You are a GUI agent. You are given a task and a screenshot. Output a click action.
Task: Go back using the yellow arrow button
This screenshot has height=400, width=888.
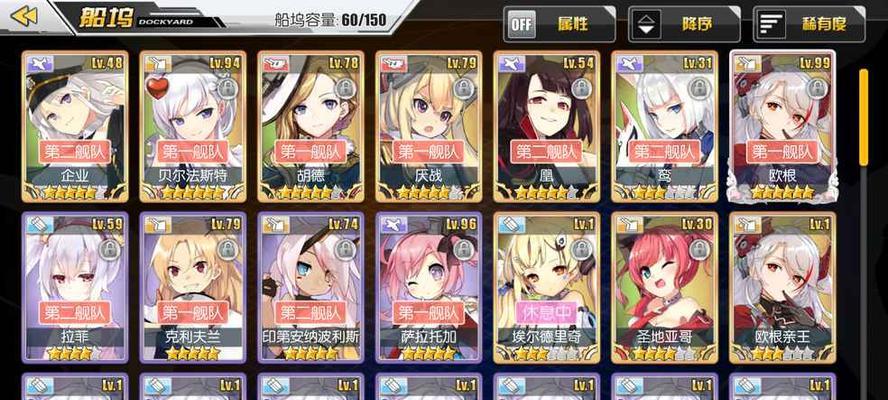click(24, 17)
